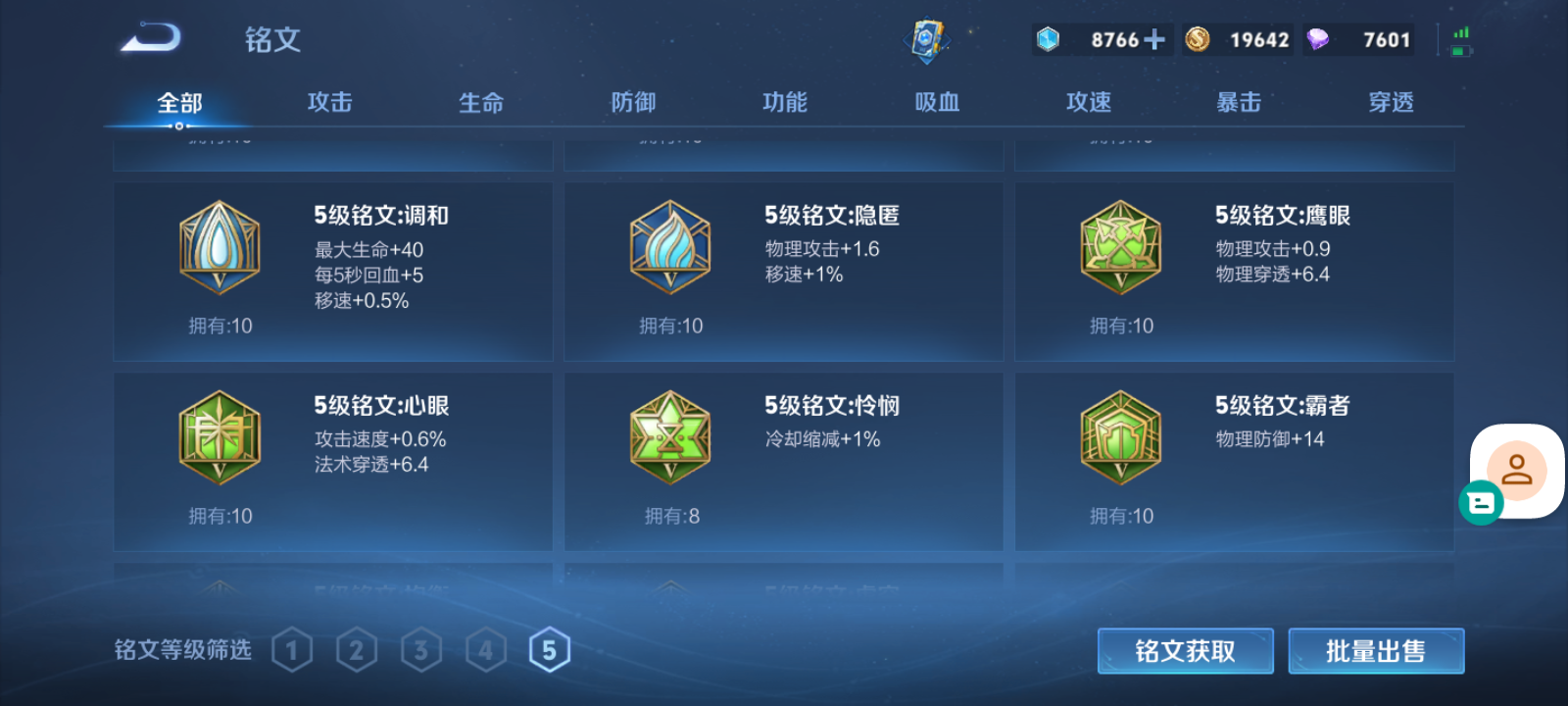The height and width of the screenshot is (706, 1568).
Task: Enable level 3 inscription filter
Action: click(421, 648)
